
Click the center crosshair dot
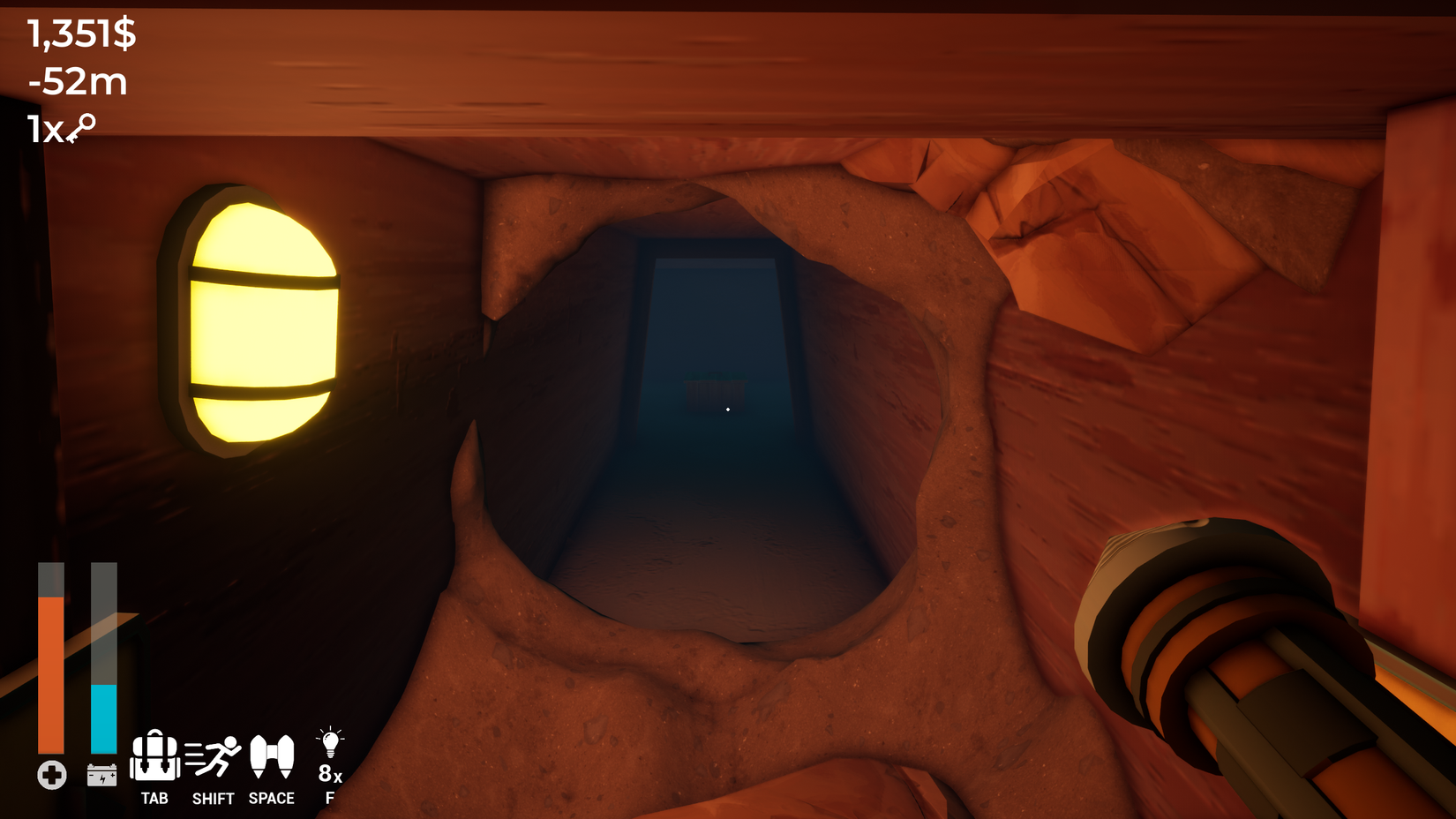(x=727, y=409)
